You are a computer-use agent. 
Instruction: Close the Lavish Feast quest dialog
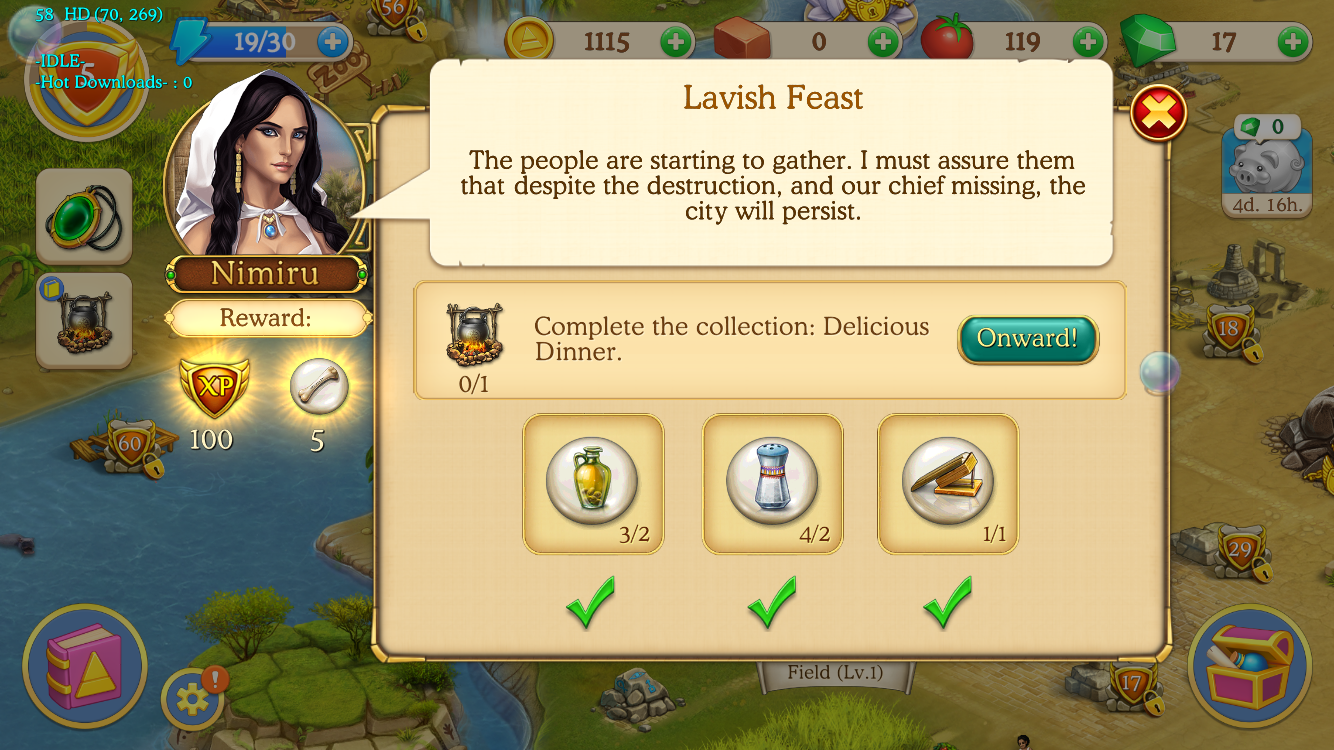(x=1158, y=114)
